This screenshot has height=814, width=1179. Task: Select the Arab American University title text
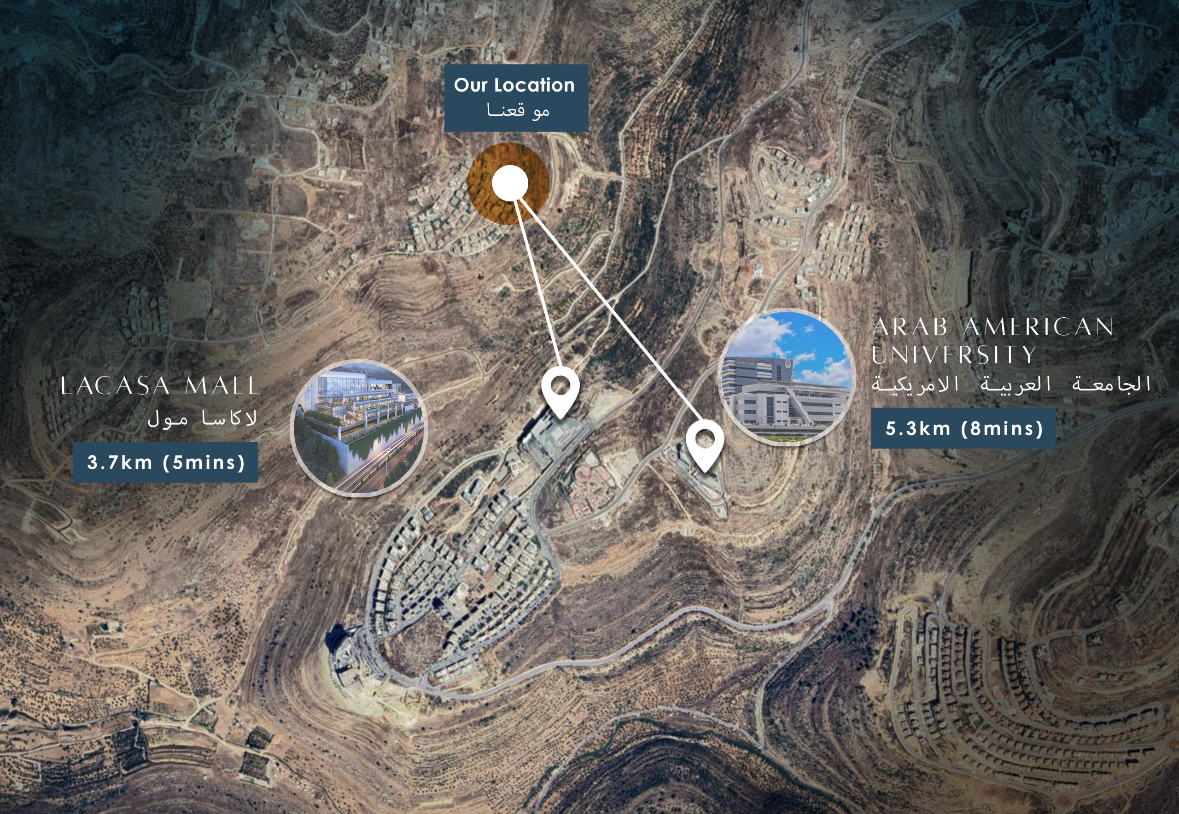click(992, 340)
